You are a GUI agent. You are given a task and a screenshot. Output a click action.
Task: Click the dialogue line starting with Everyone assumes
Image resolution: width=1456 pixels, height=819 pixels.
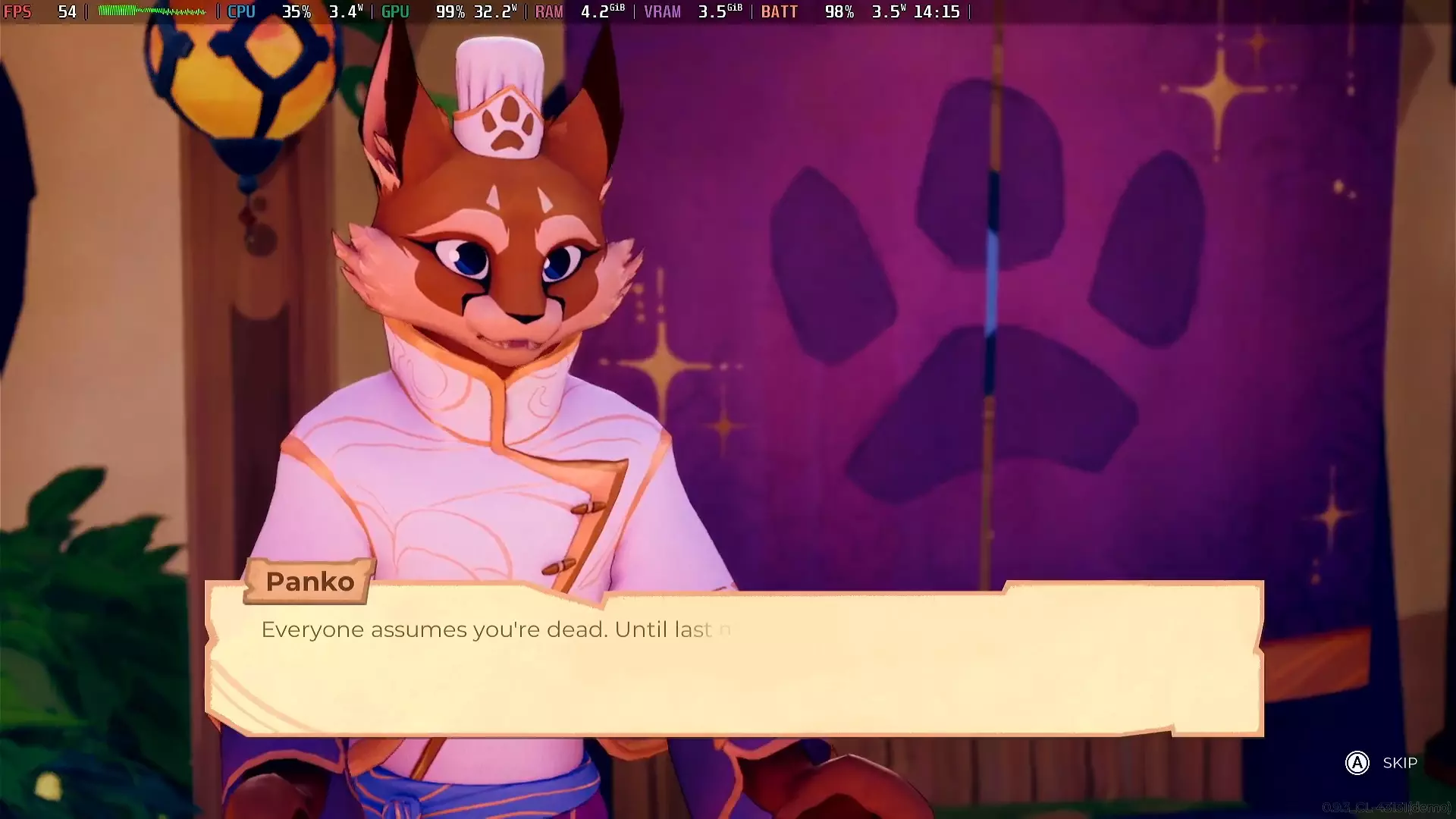point(493,629)
